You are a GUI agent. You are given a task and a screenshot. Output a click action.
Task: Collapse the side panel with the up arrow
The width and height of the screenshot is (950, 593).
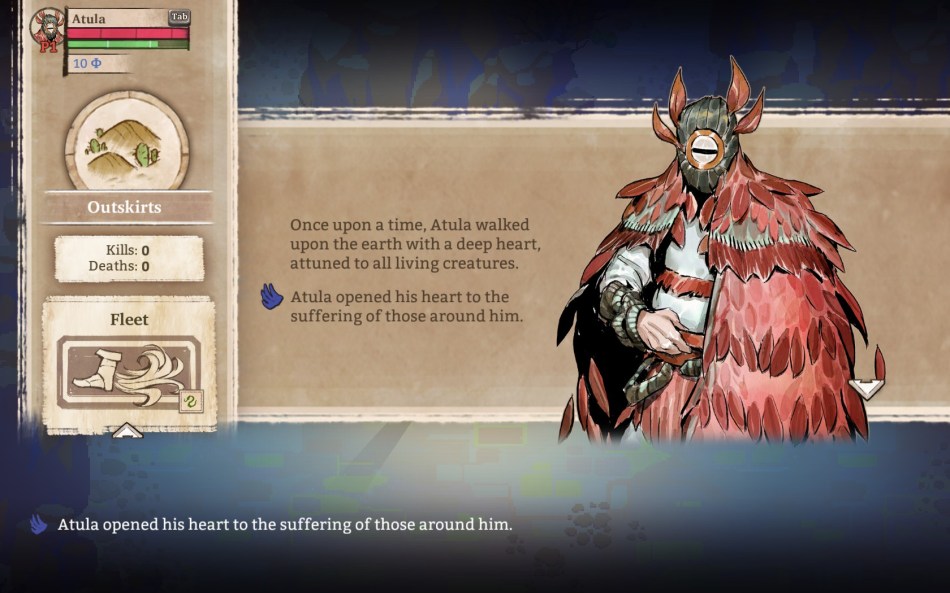pos(127,431)
